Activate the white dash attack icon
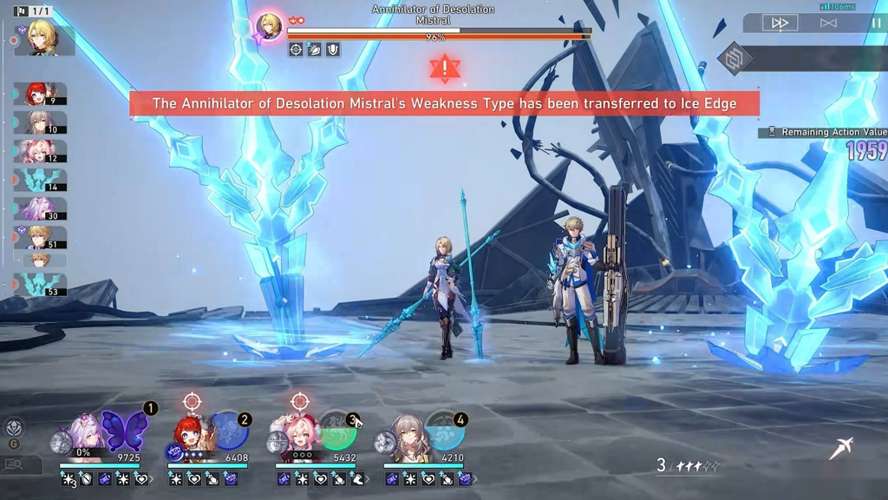 (x=840, y=450)
